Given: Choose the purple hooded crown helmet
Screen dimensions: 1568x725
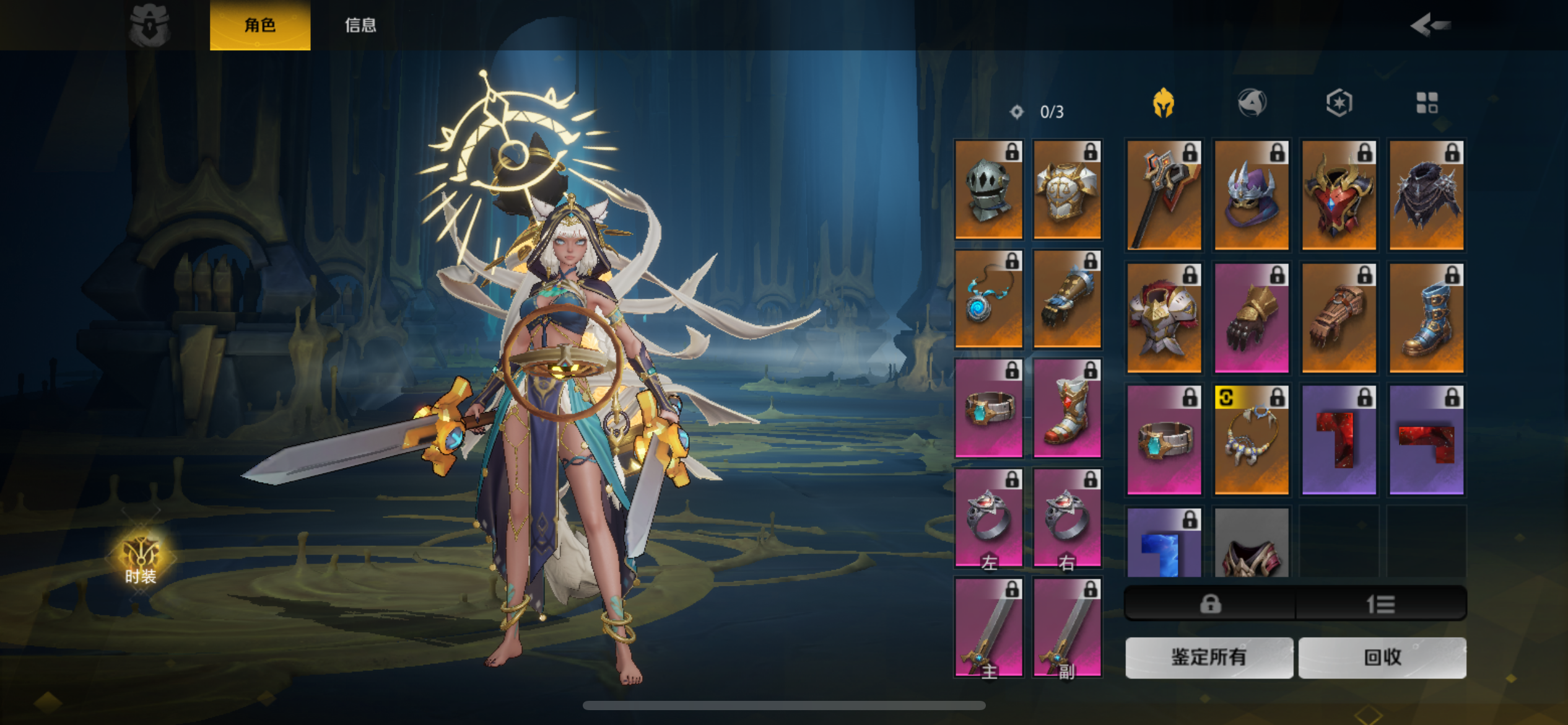Looking at the screenshot, I should 1251,195.
